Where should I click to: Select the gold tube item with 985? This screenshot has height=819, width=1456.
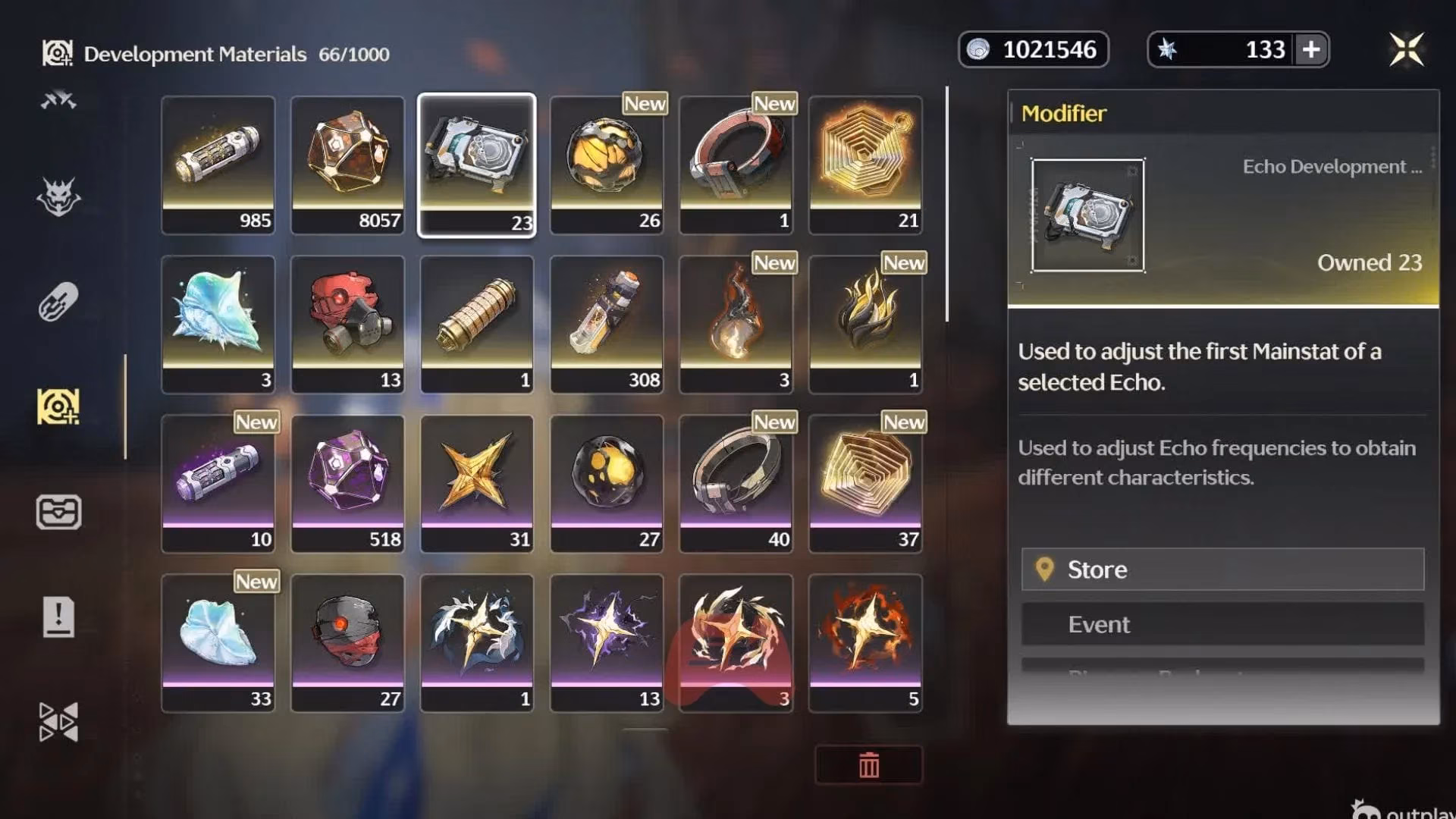click(x=218, y=165)
